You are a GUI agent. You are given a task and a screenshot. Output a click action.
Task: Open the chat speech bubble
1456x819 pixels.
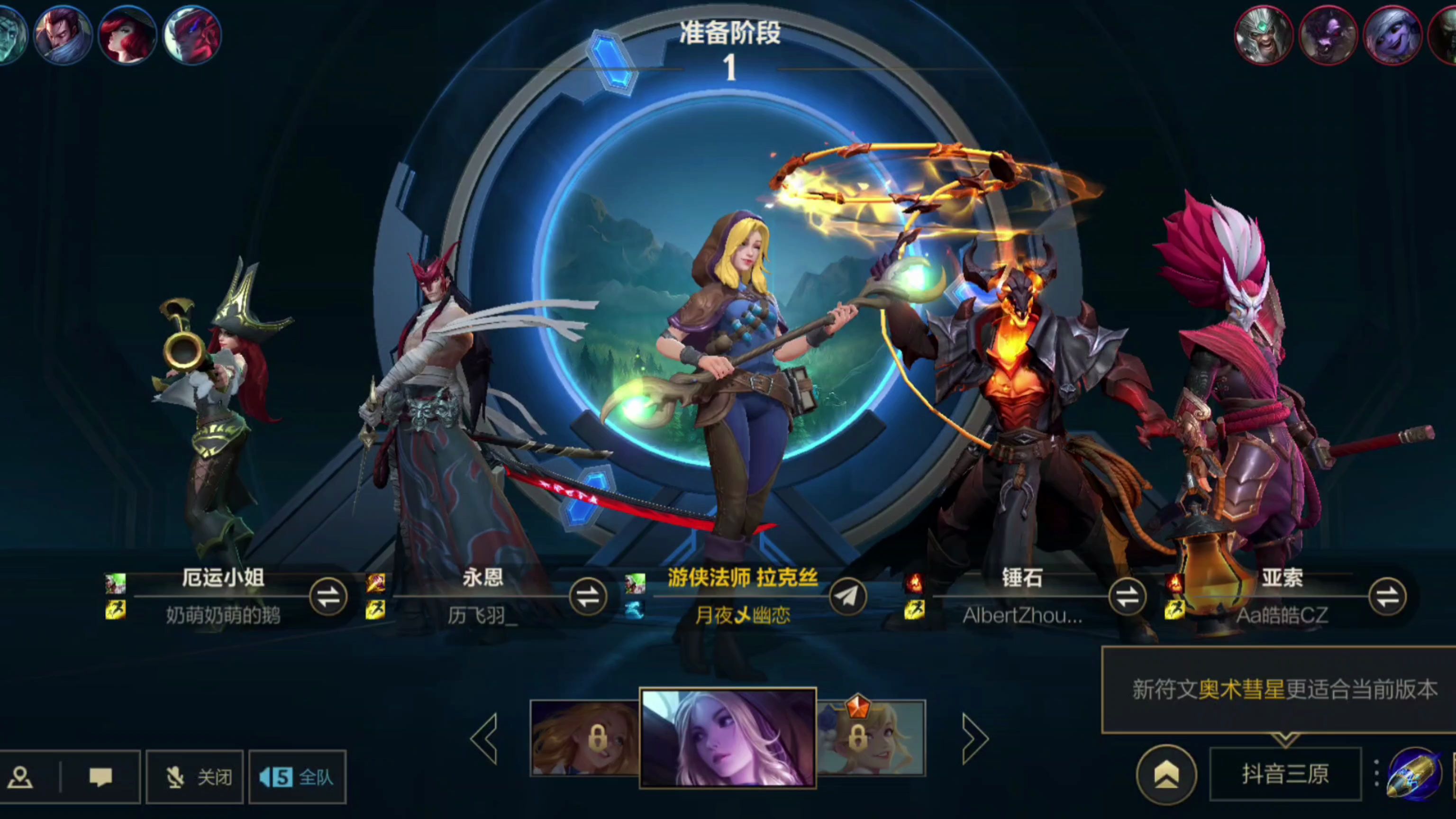point(100,777)
